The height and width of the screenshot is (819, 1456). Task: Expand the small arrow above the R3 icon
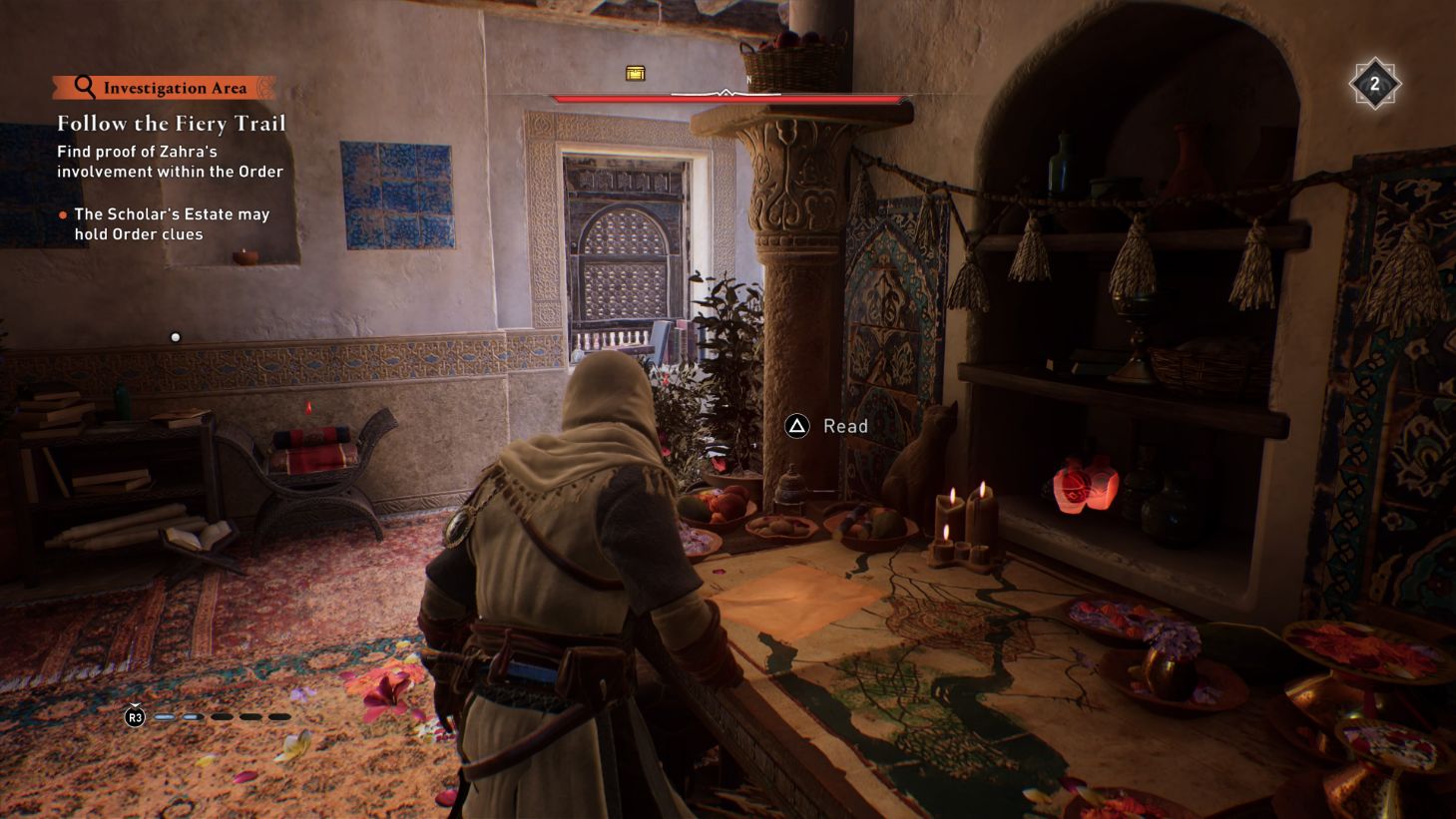pos(136,702)
